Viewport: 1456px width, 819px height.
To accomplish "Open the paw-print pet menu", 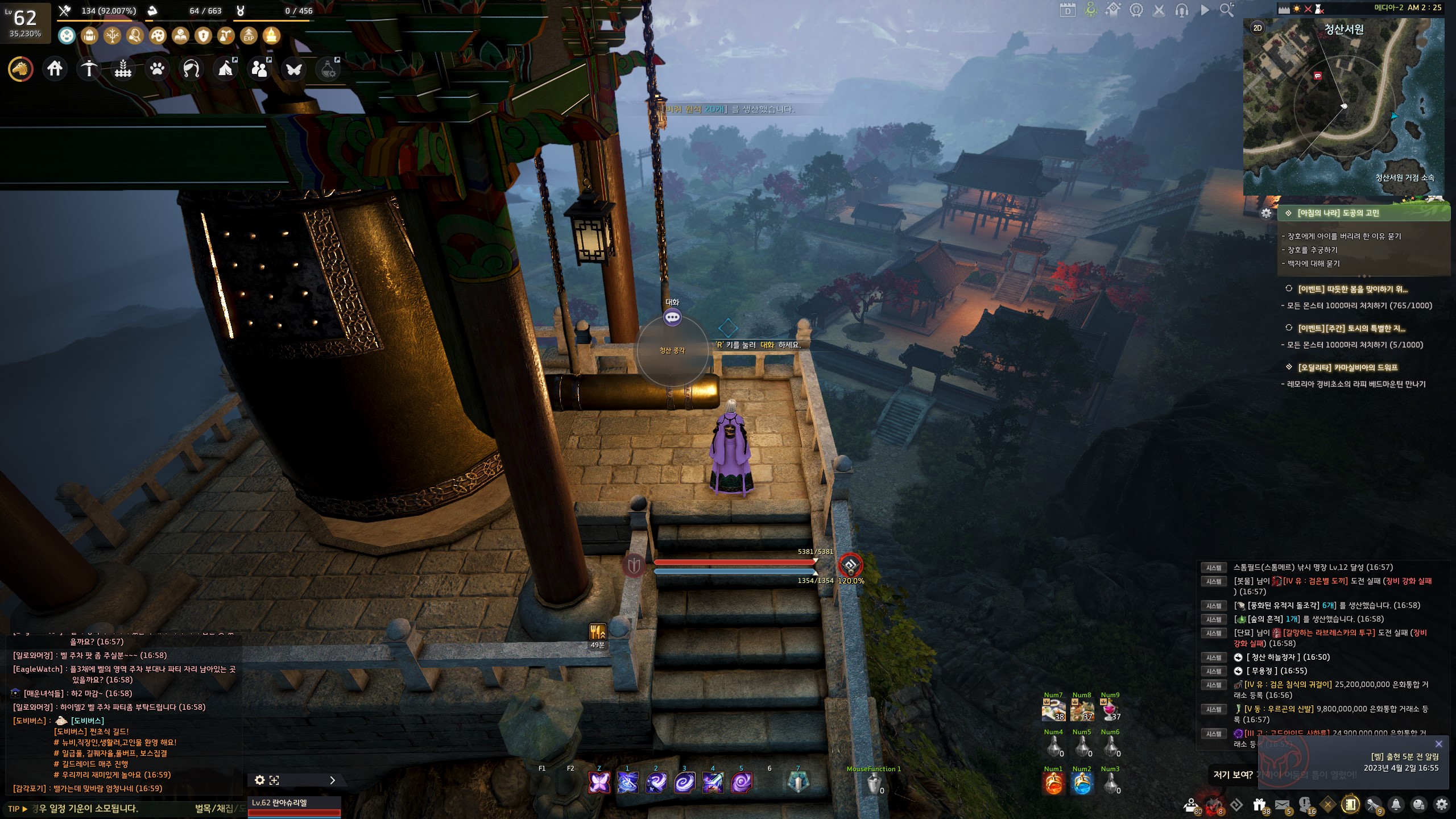I will [157, 69].
